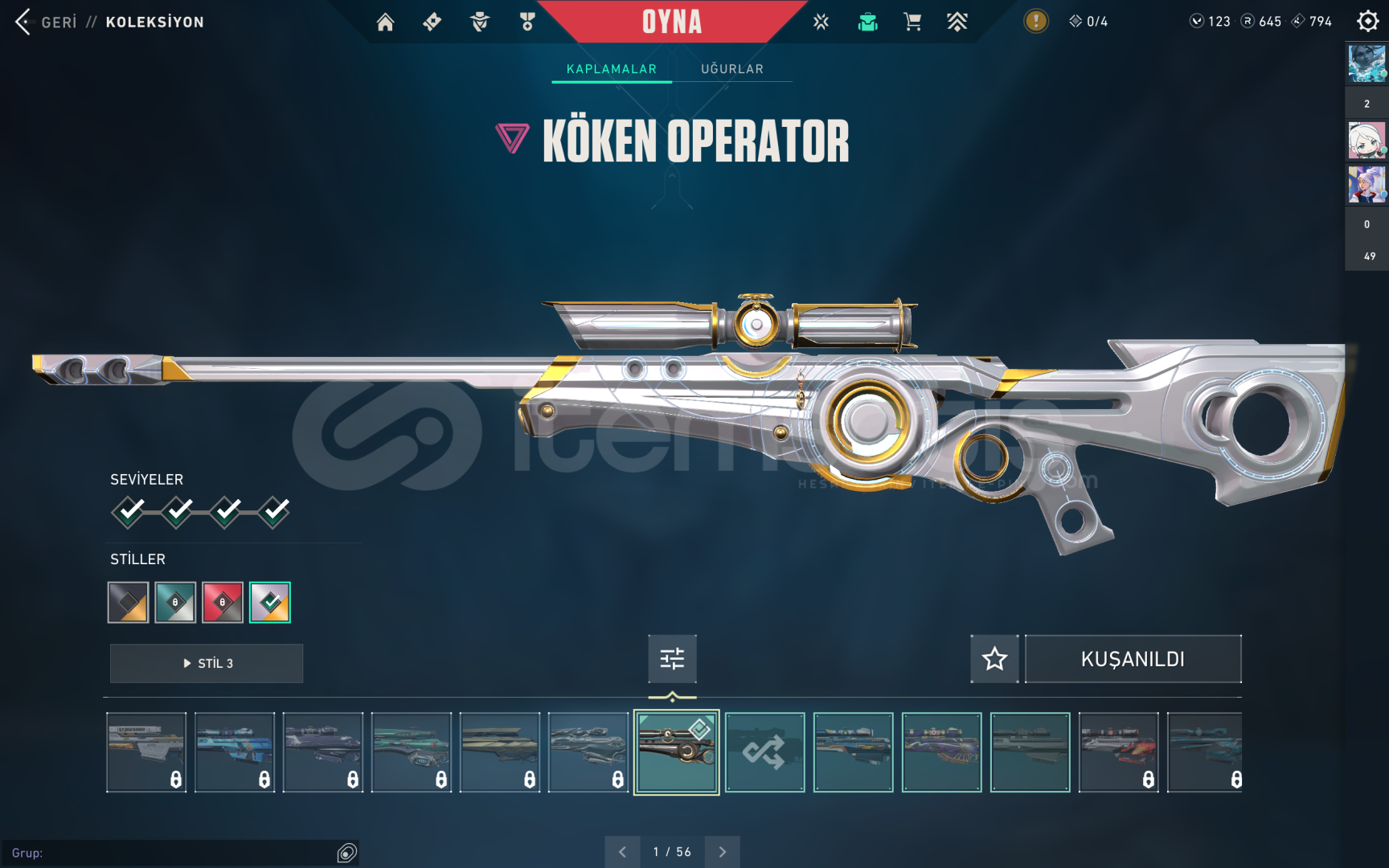Select the first level checkmark under SEVİYELER
1389x868 pixels.
(x=129, y=511)
